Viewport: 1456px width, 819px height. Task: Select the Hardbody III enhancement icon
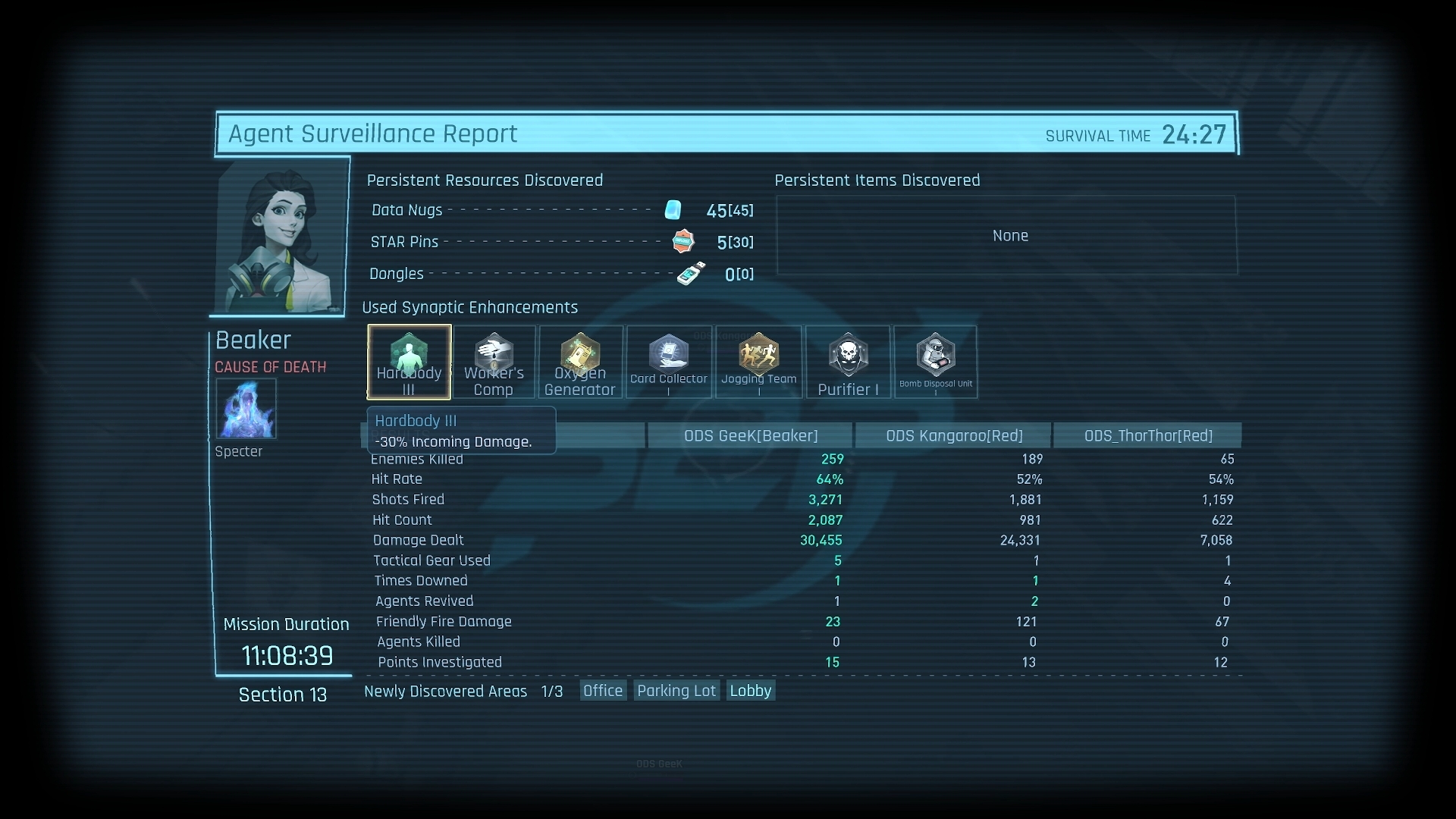[409, 362]
